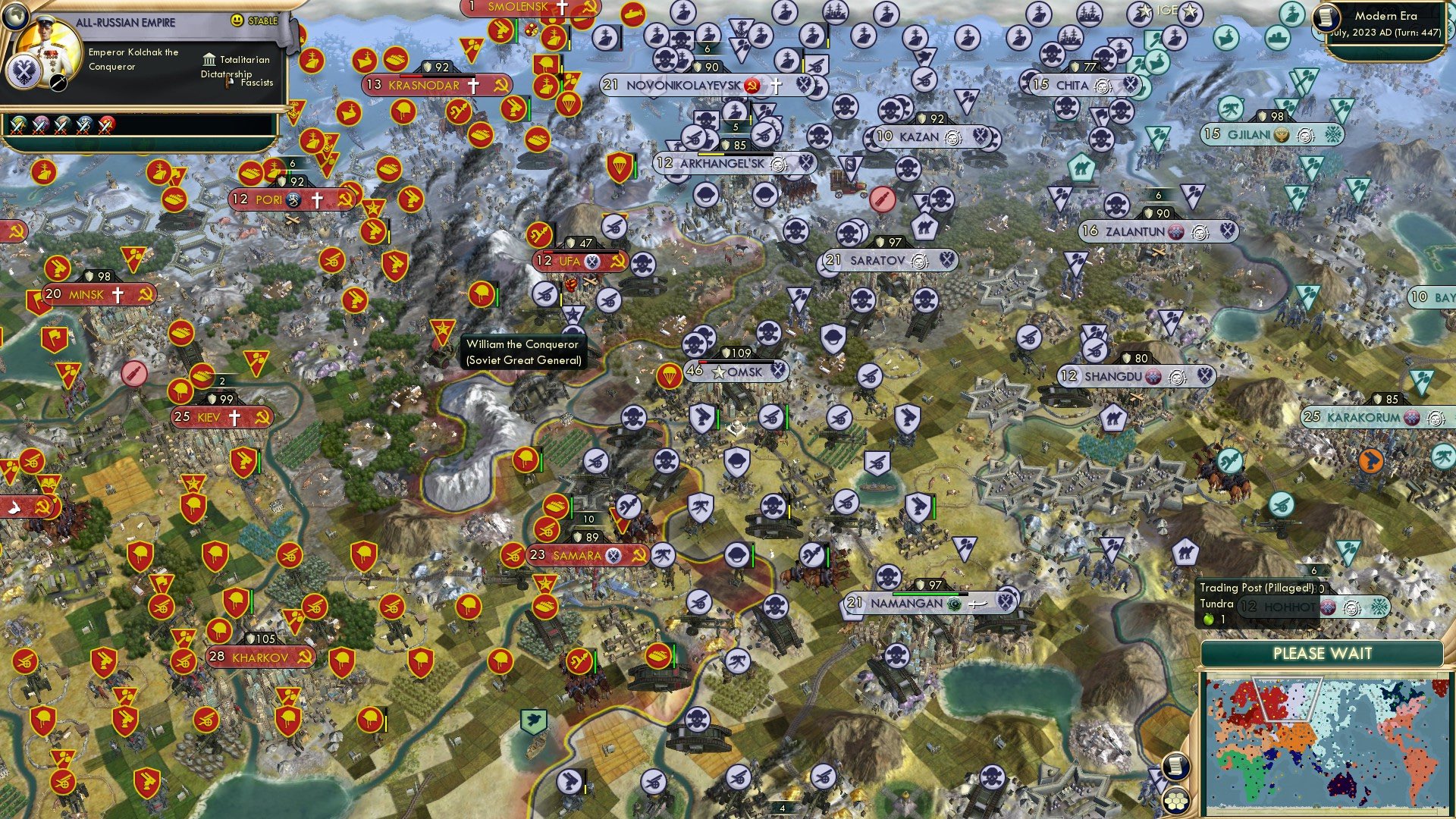Open the Totalitarian Dictatorship government icon

(208, 60)
